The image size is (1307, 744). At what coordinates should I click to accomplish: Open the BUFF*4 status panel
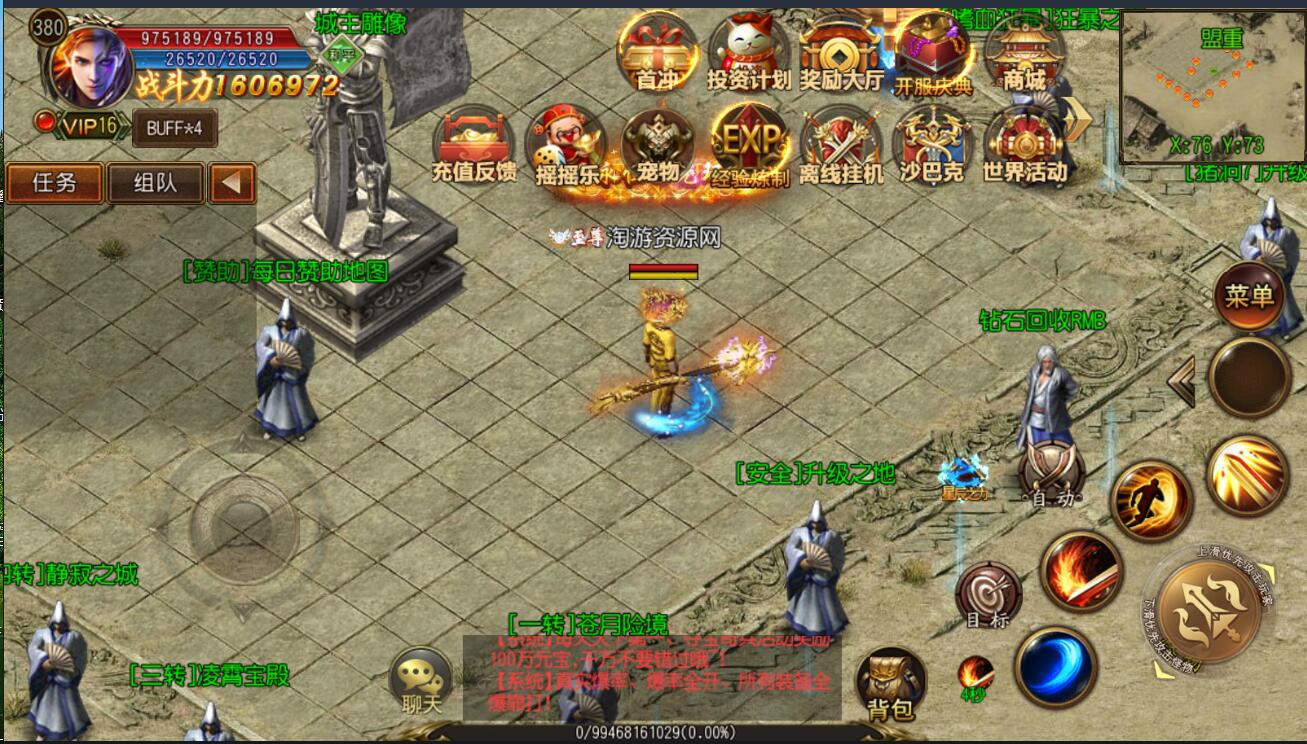pyautogui.click(x=174, y=128)
